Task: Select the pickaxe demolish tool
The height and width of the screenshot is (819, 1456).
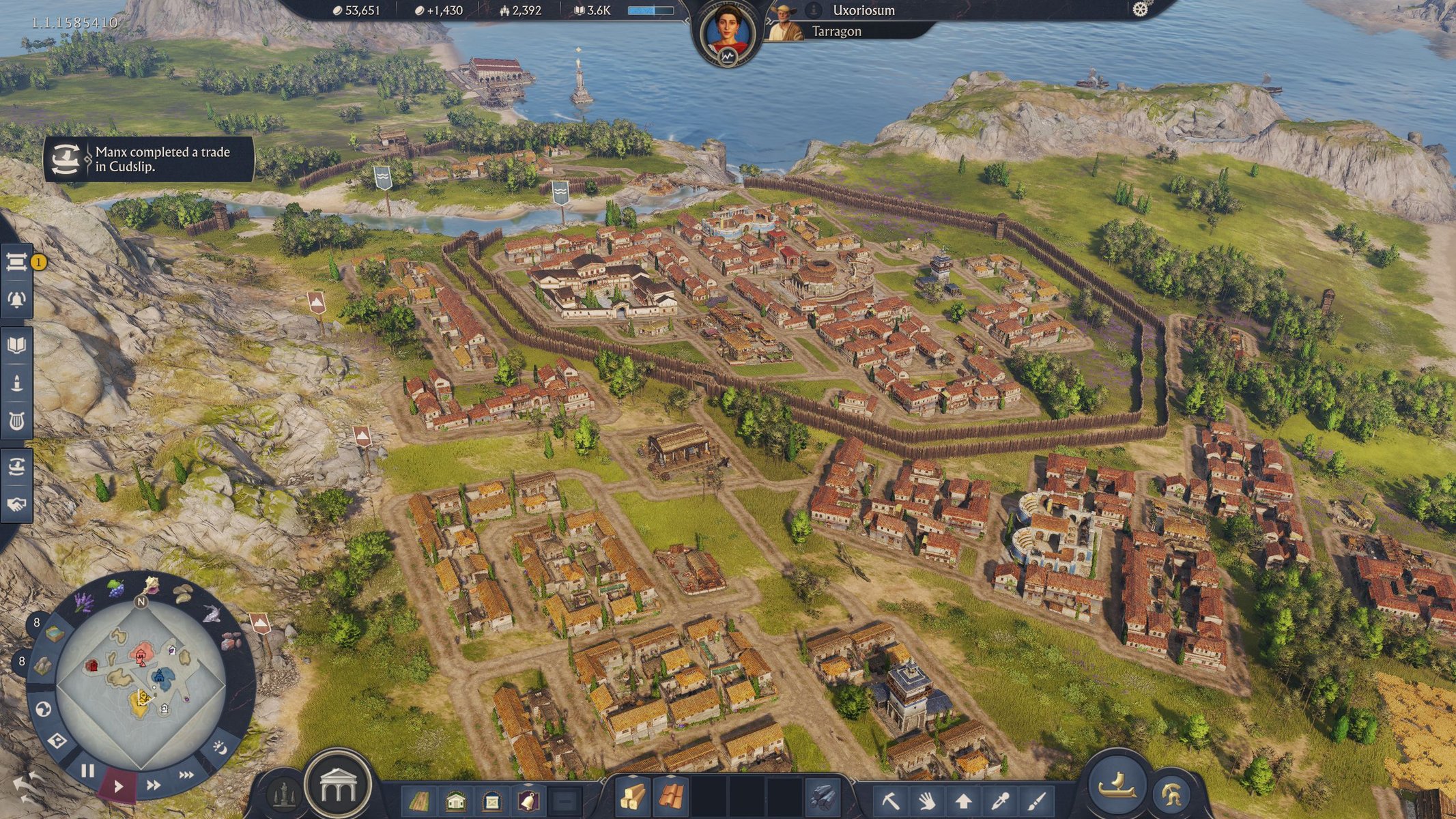Action: point(891,799)
